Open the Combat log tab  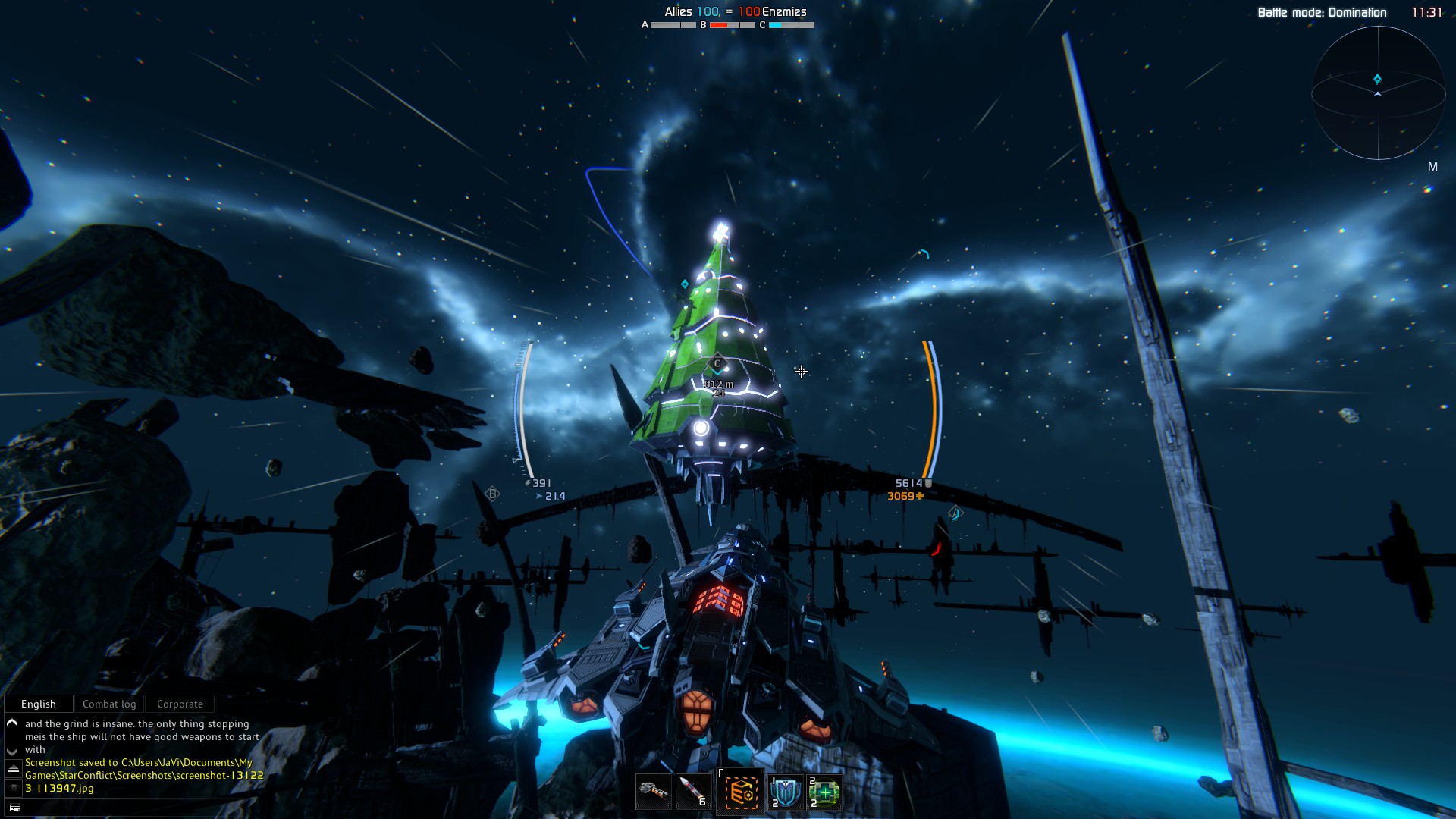(109, 704)
